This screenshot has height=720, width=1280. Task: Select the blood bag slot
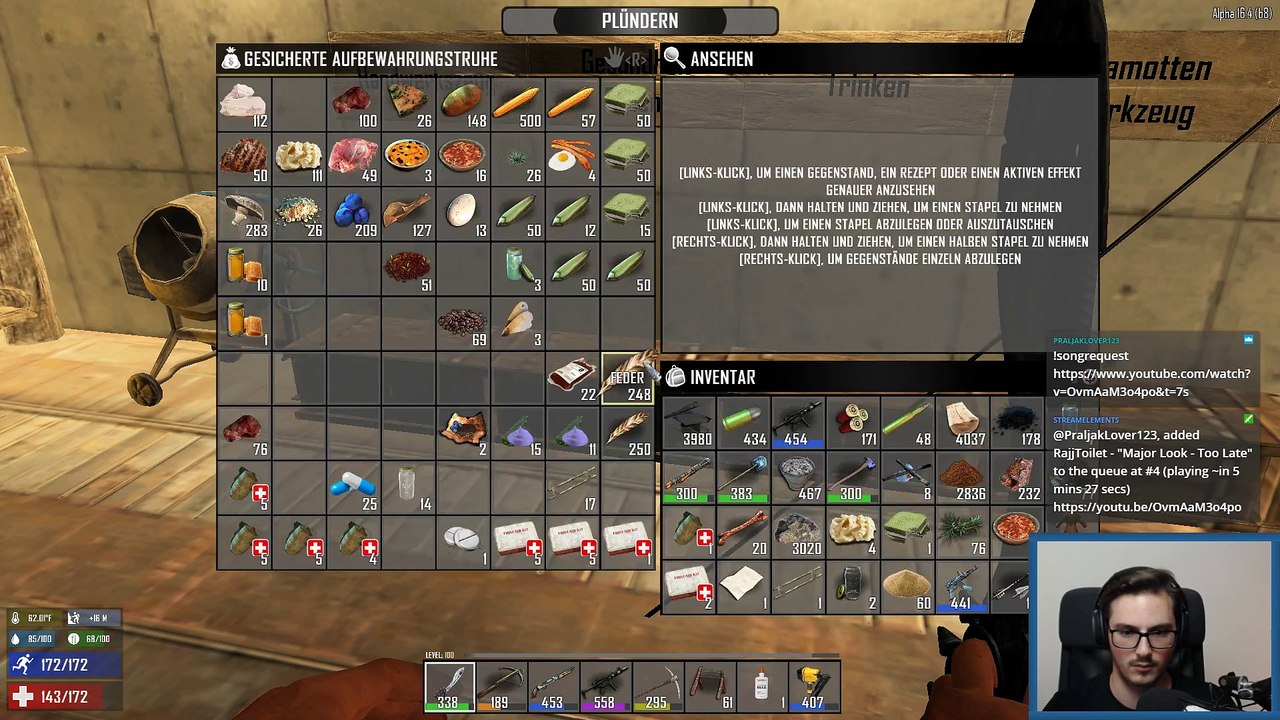click(x=572, y=378)
